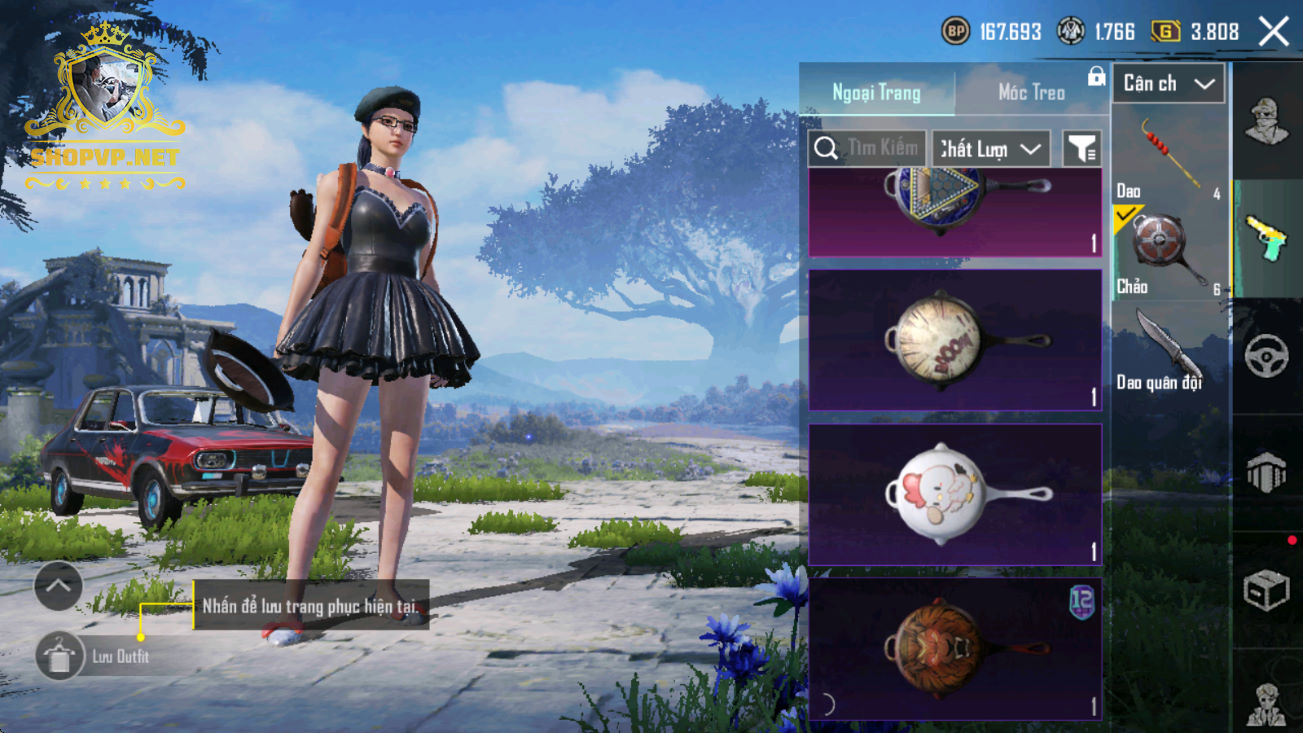Open the Móc Treo tab
Viewport: 1303px width, 733px height.
(x=1031, y=92)
